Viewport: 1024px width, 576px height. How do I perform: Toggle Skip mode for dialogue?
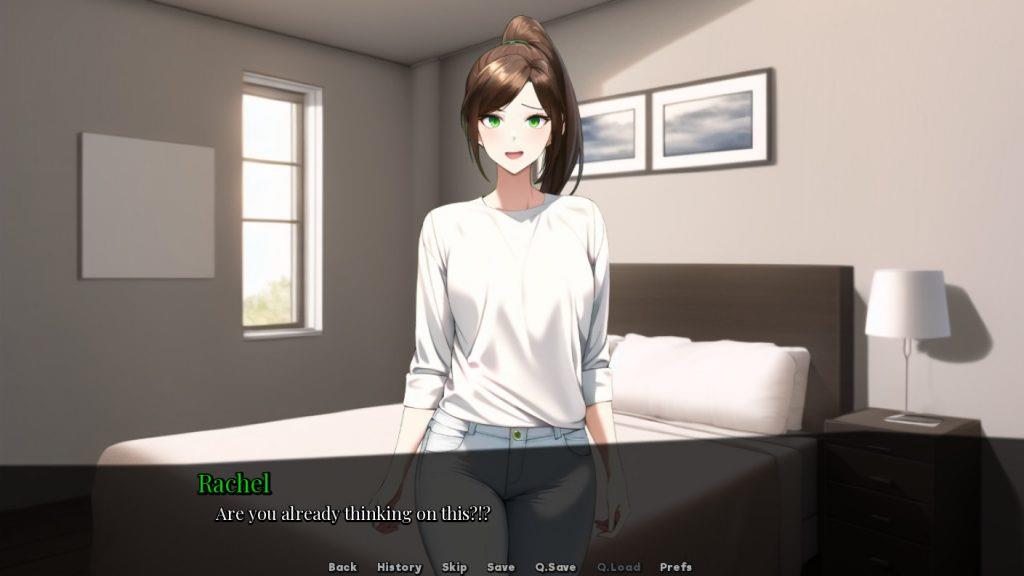pos(454,567)
